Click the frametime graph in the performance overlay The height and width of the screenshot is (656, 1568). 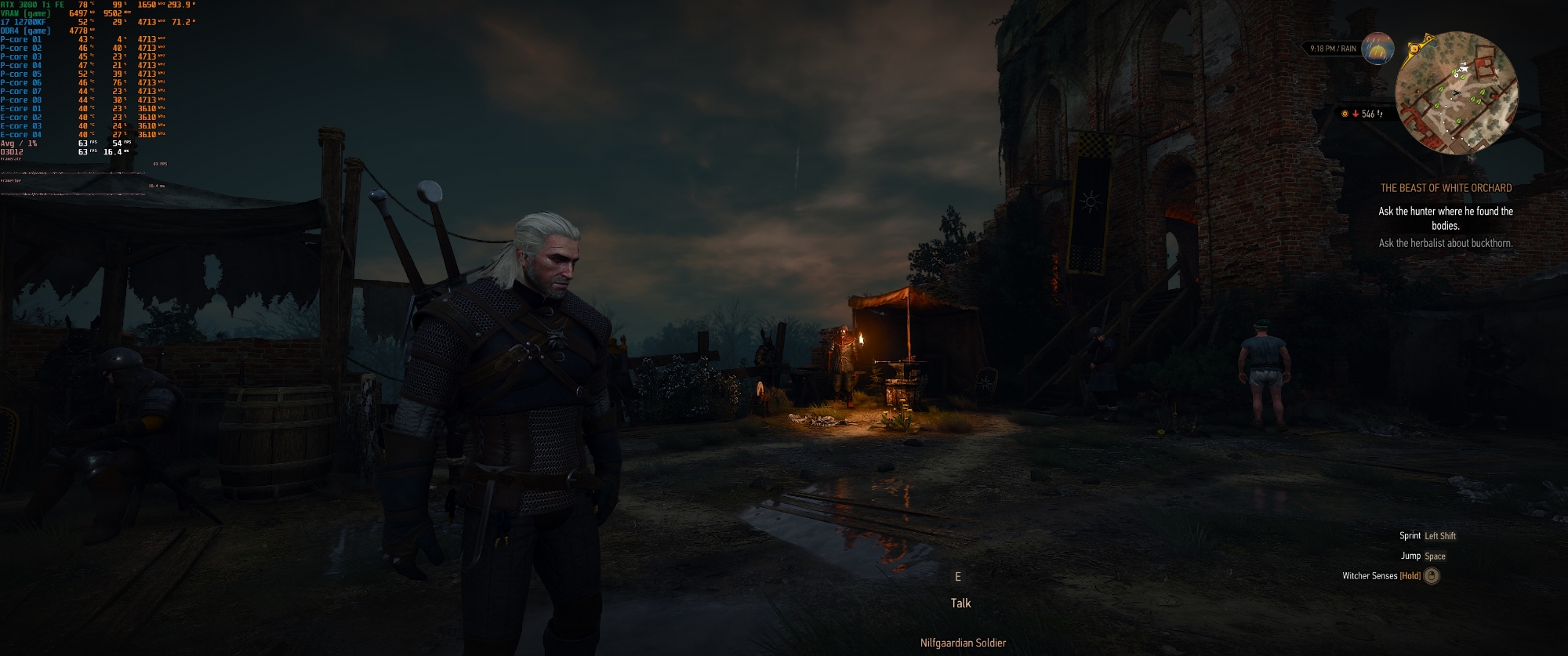[74, 190]
